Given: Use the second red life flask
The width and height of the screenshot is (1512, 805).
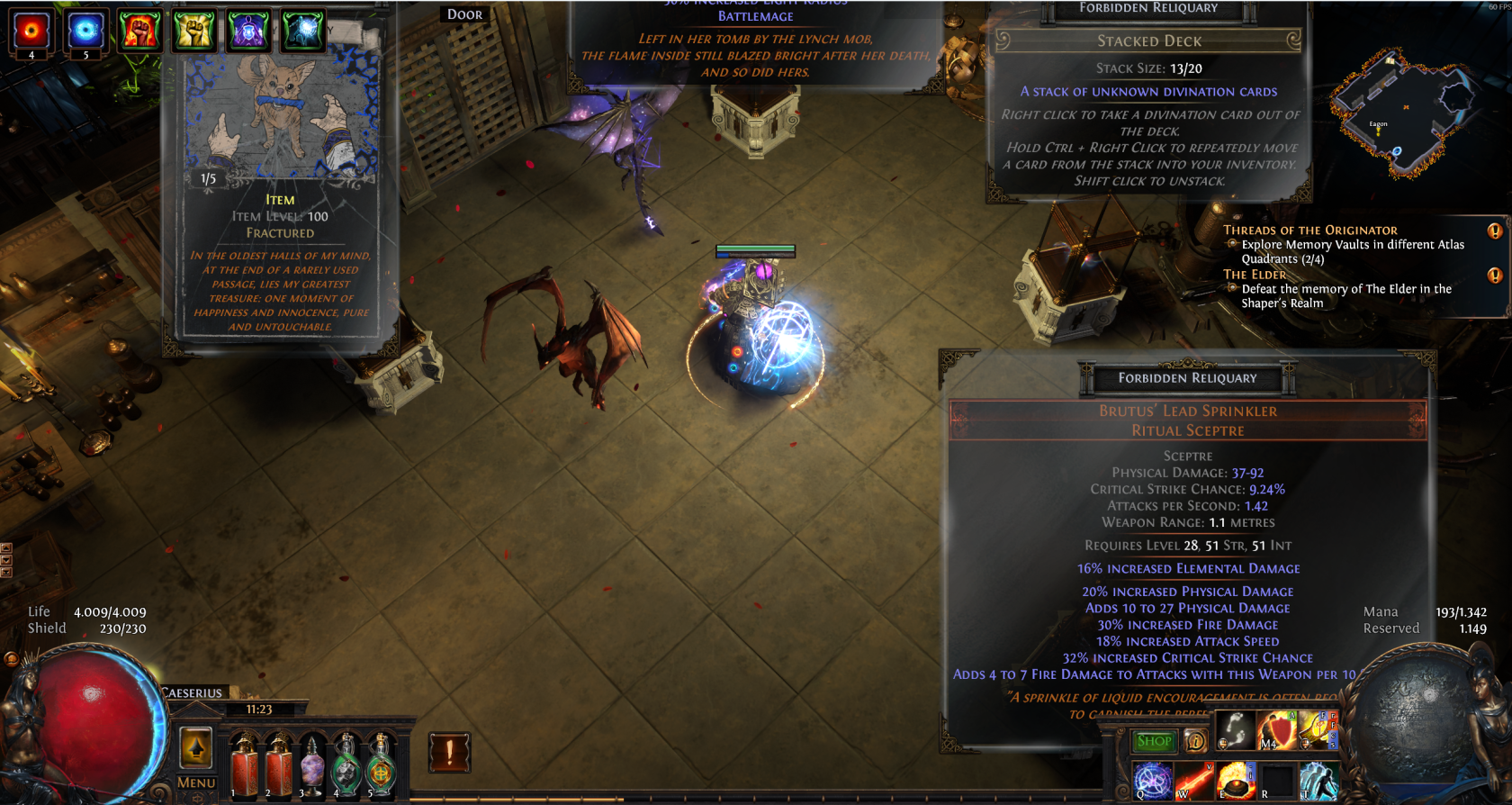Looking at the screenshot, I should click(x=279, y=764).
